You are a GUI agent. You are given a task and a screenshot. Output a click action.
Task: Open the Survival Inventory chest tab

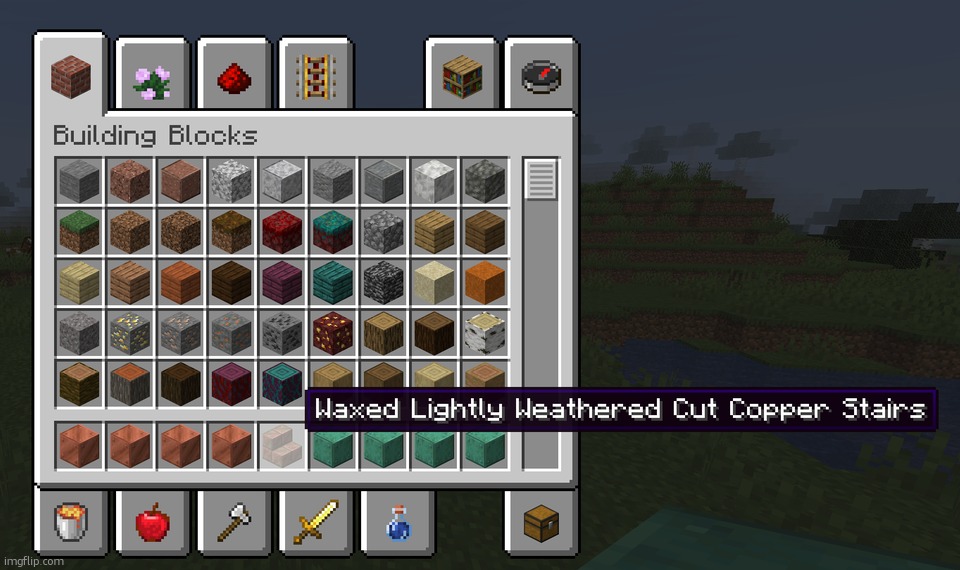(541, 522)
